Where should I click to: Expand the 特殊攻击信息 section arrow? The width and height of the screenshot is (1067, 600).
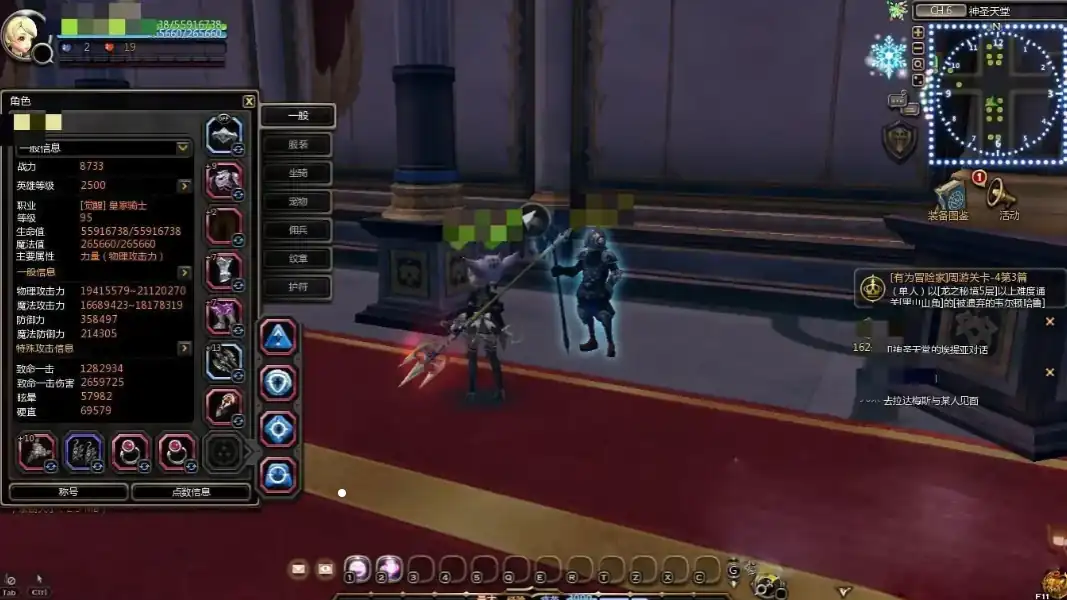click(x=184, y=348)
